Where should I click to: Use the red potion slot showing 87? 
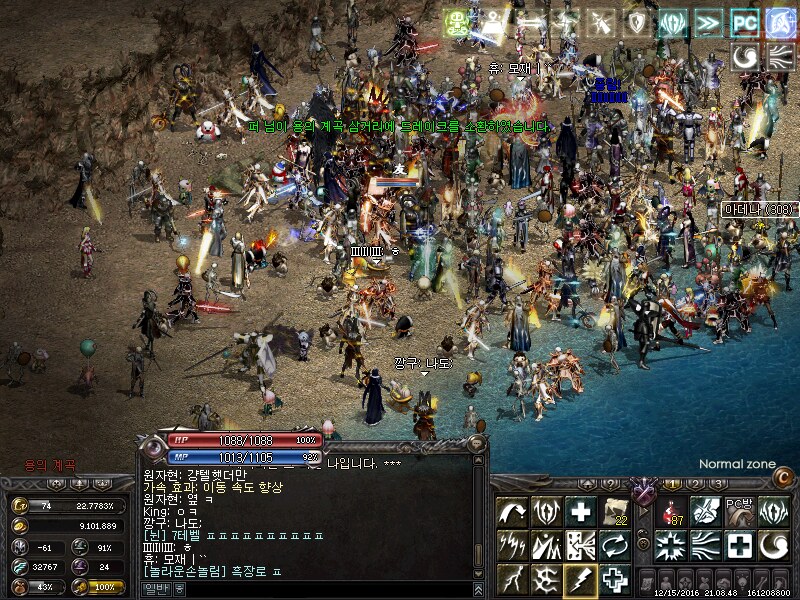point(672,511)
